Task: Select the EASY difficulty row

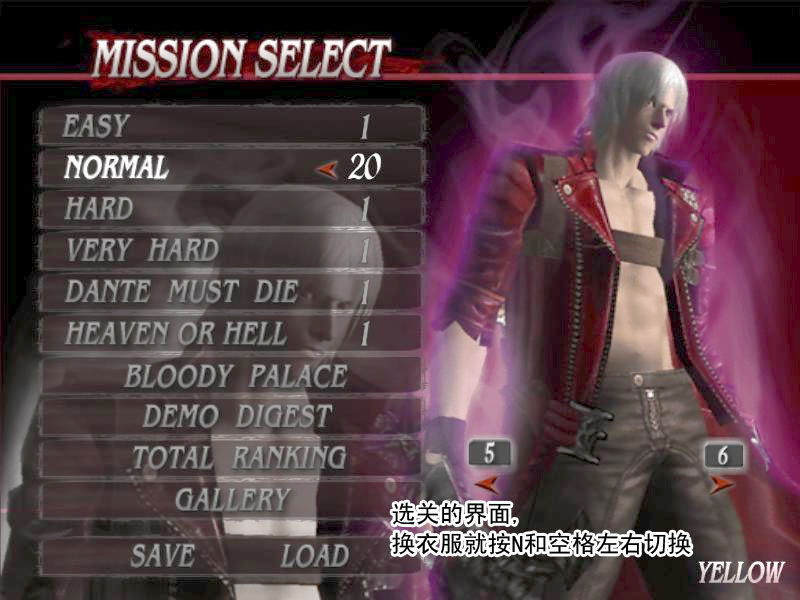Action: (232, 126)
